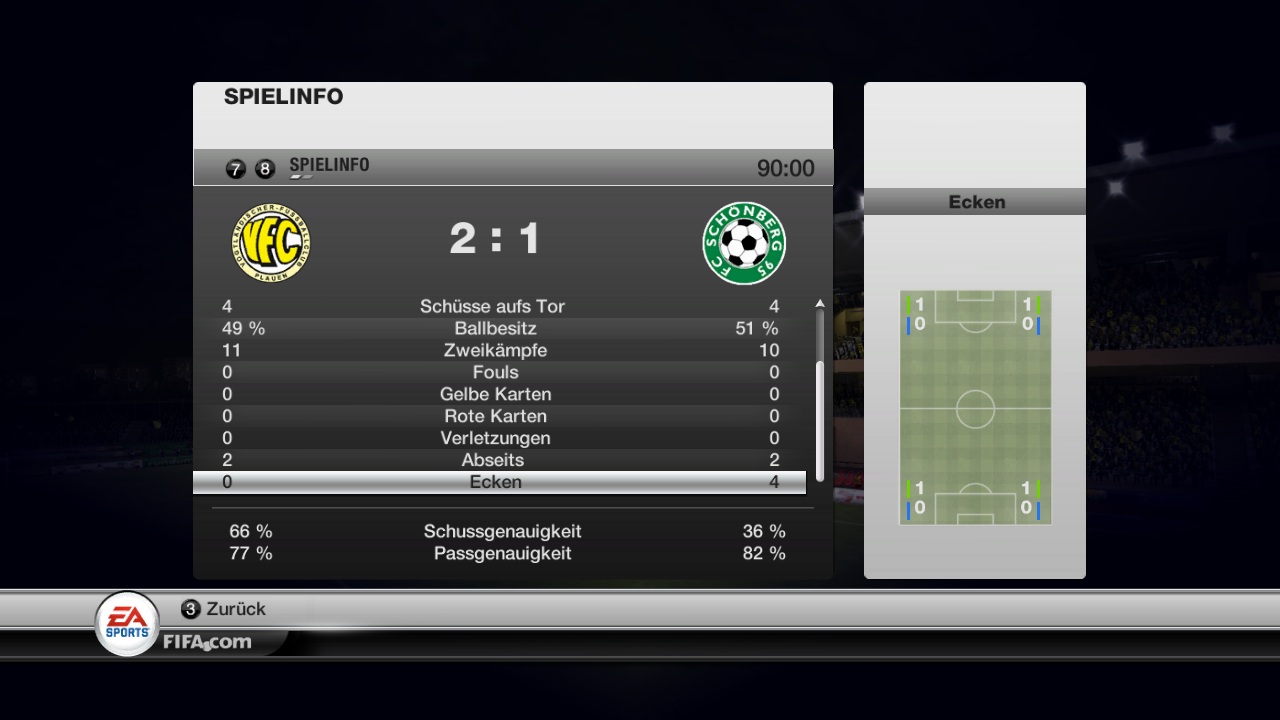The height and width of the screenshot is (720, 1280).
Task: Choose the Verletzungen row
Action: (498, 438)
